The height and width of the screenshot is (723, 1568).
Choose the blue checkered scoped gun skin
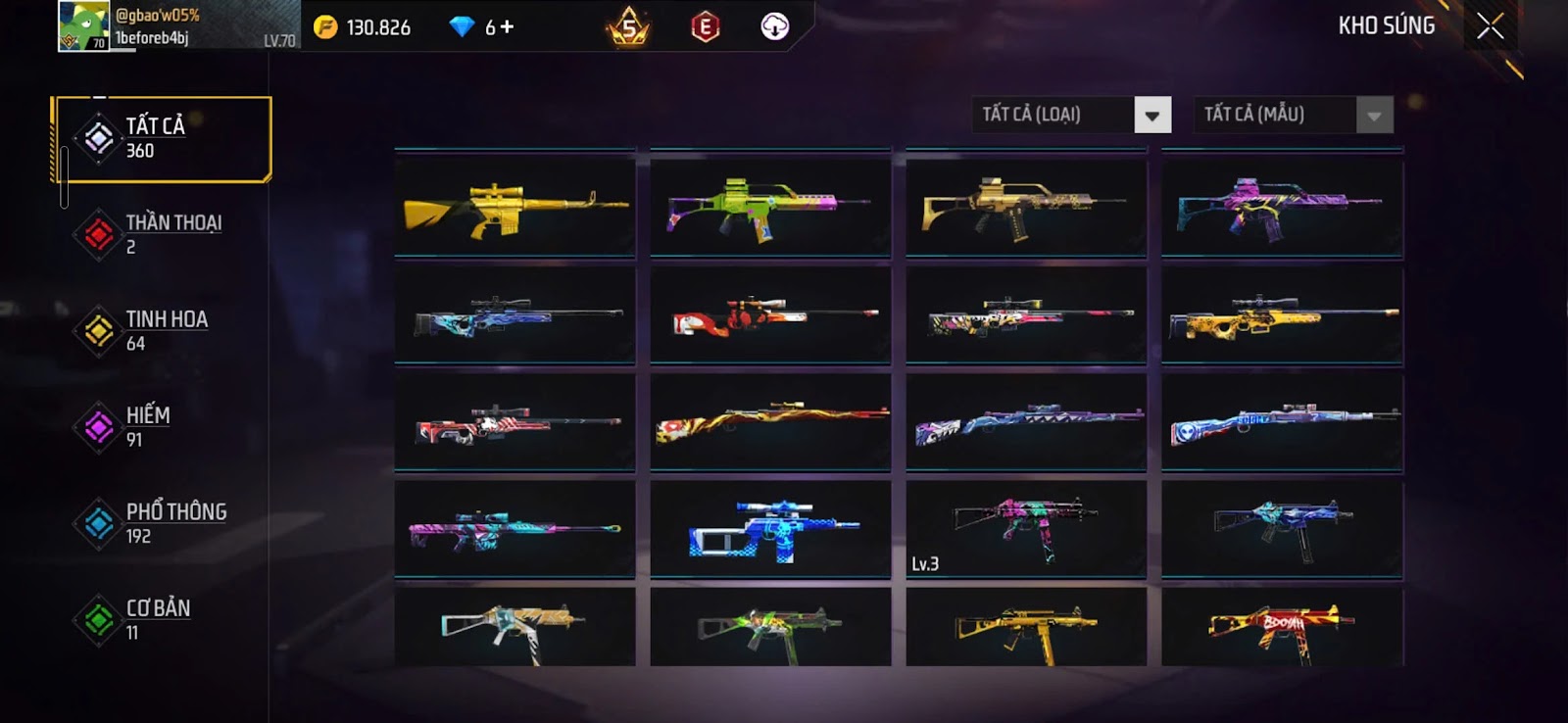[770, 530]
